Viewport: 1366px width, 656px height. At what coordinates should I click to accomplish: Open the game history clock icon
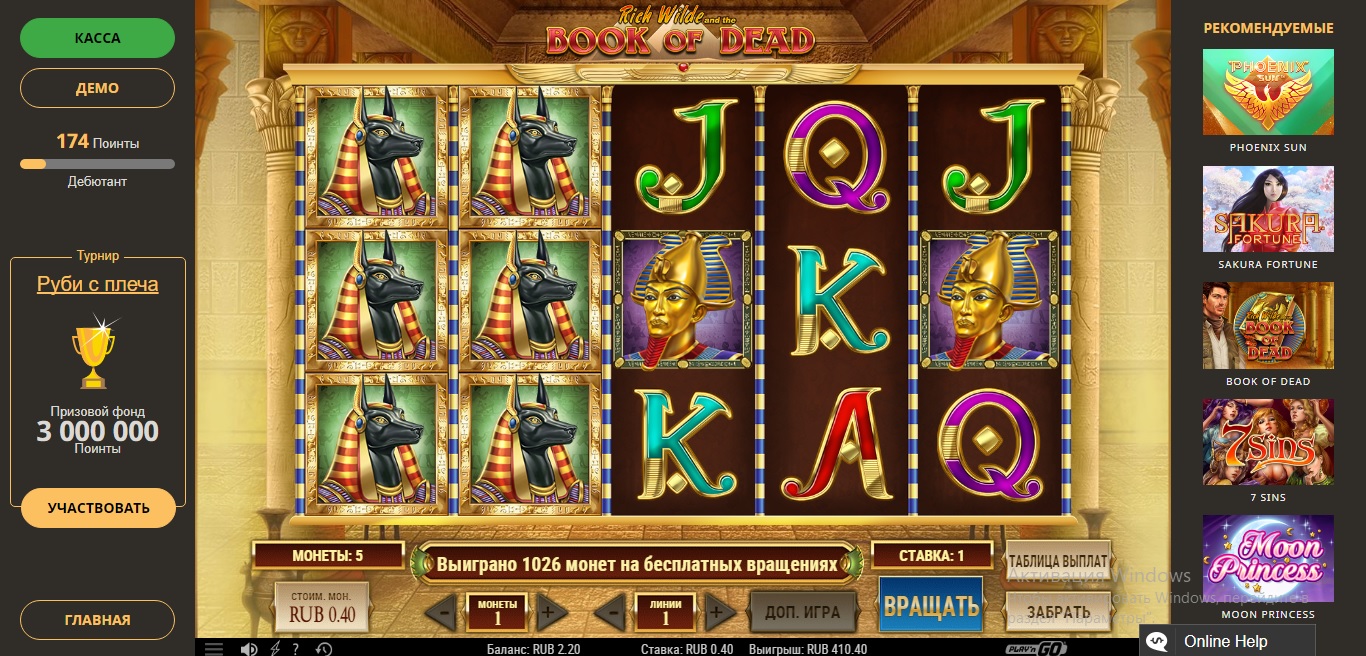pos(323,649)
